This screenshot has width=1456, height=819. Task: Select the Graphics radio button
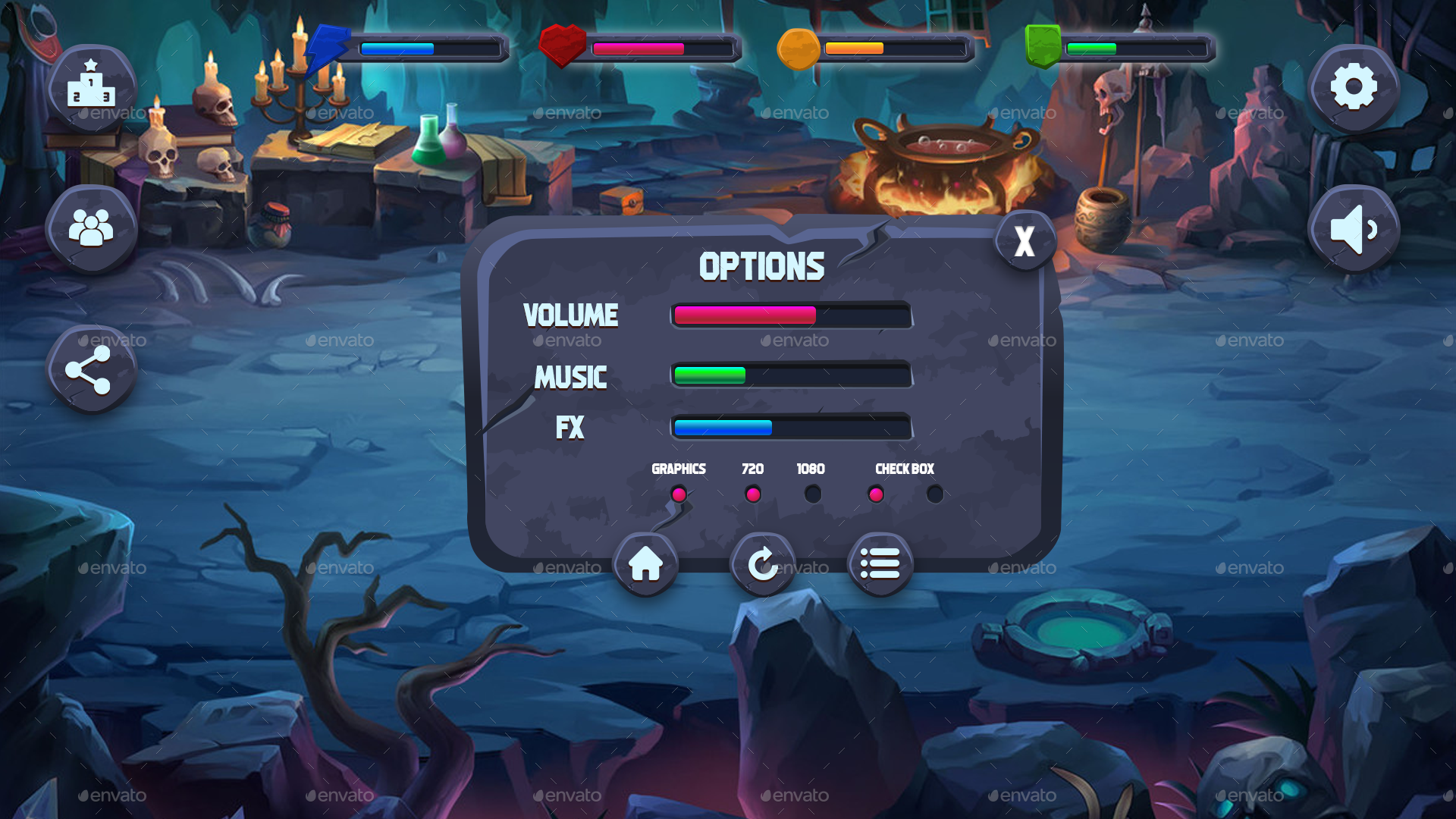click(x=679, y=494)
